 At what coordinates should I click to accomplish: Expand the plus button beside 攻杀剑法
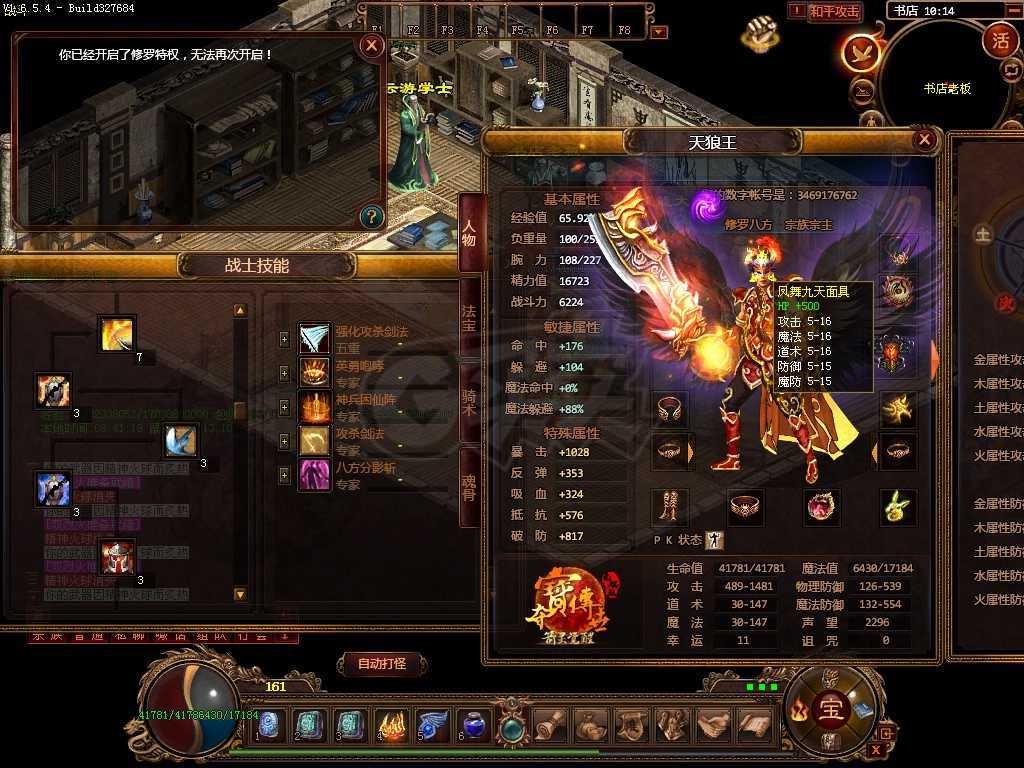[285, 441]
